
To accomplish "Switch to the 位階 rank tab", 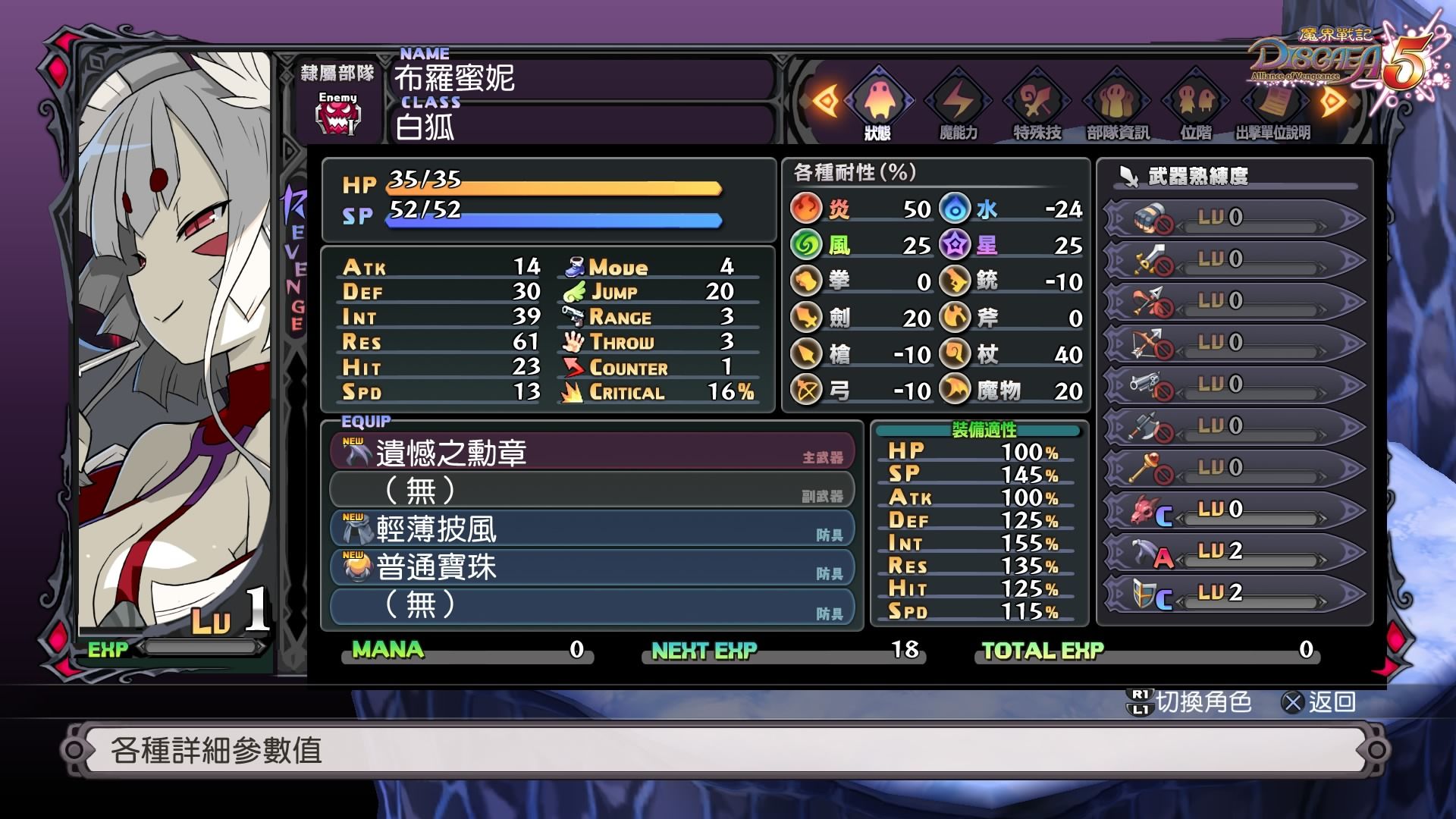I will (x=1196, y=104).
